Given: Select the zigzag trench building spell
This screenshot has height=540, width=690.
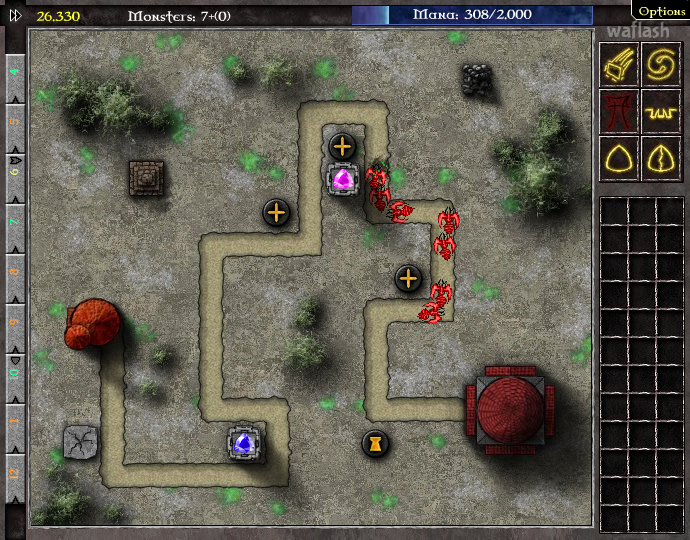Looking at the screenshot, I should [661, 111].
